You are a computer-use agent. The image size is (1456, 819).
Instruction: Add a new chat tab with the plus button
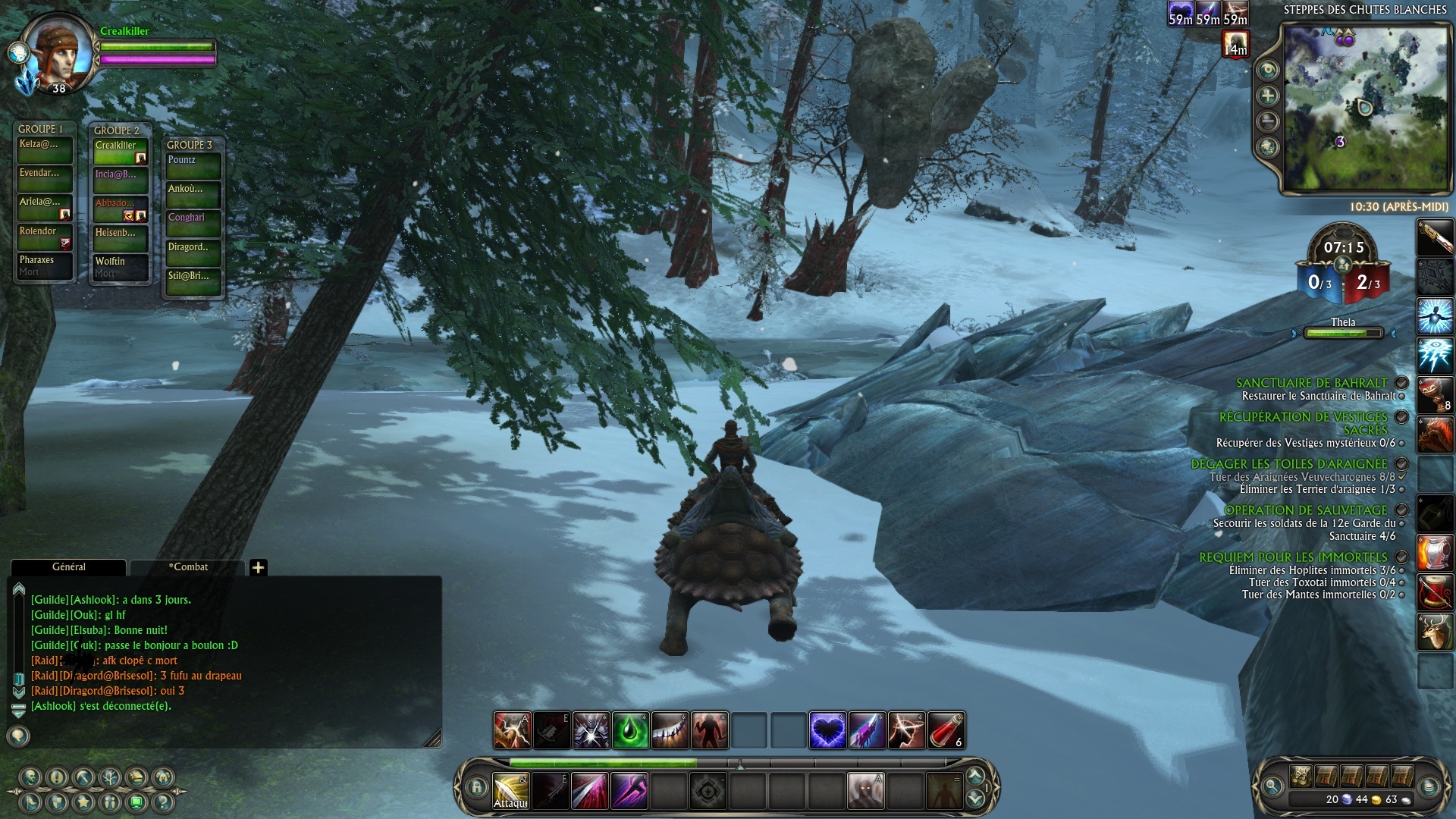258,567
